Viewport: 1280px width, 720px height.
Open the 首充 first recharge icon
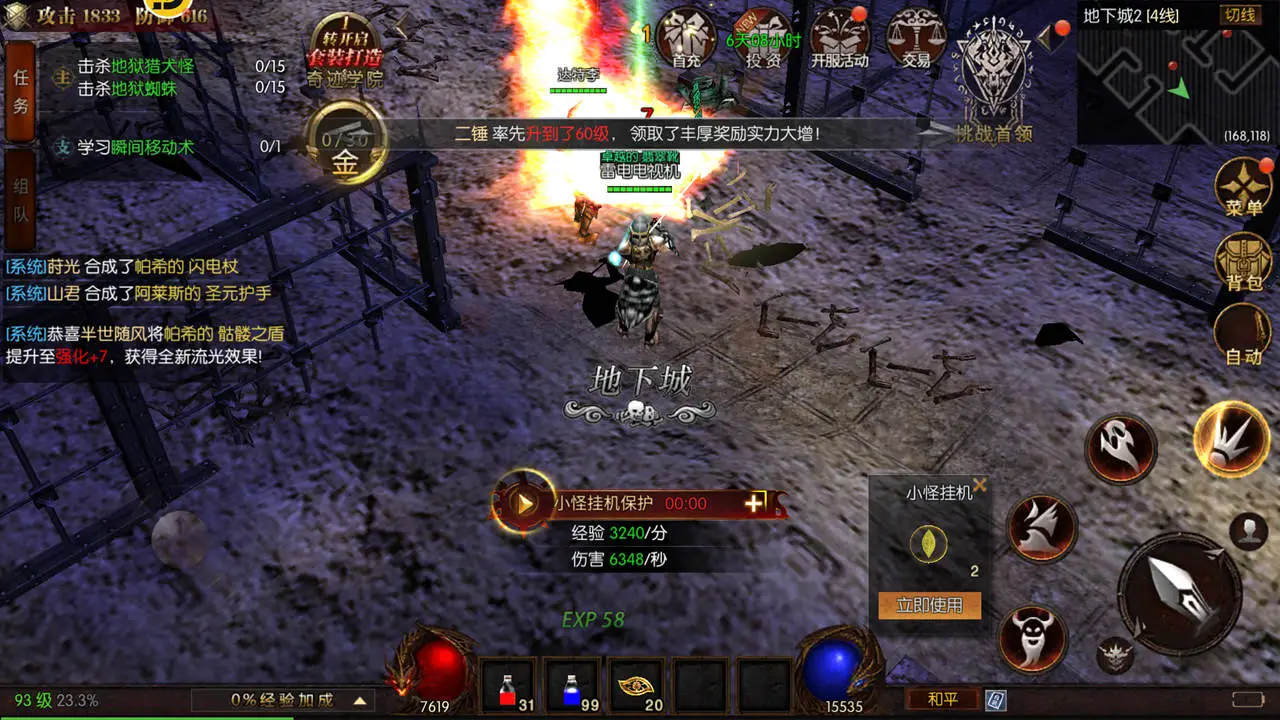coord(686,38)
